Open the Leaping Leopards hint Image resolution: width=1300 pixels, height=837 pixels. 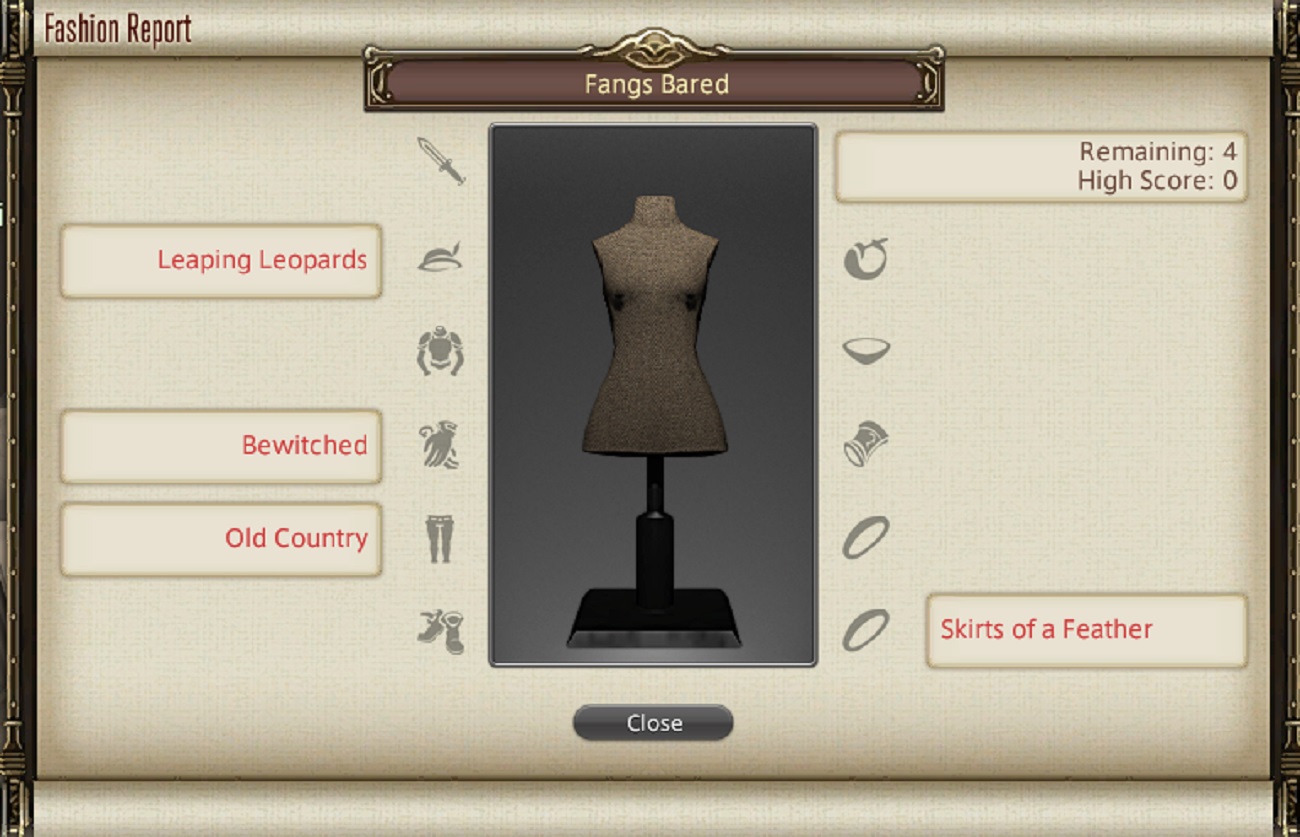[221, 261]
